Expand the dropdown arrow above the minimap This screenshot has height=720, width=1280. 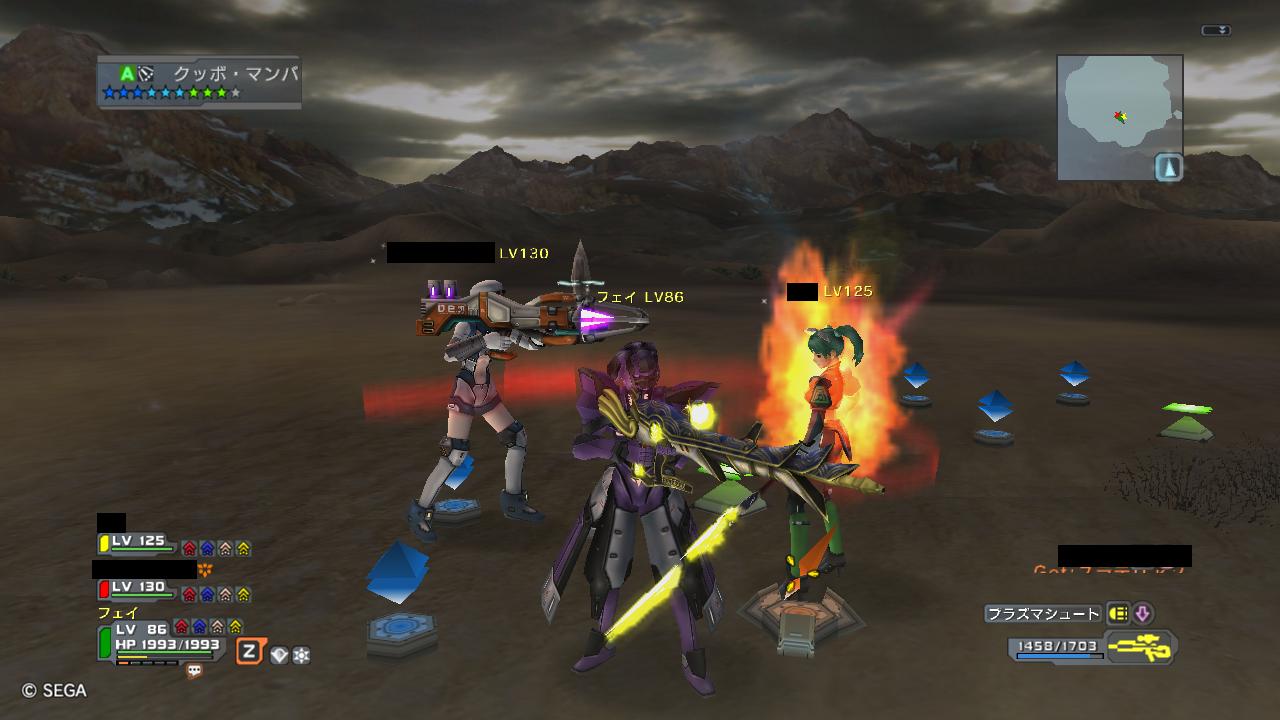1216,31
